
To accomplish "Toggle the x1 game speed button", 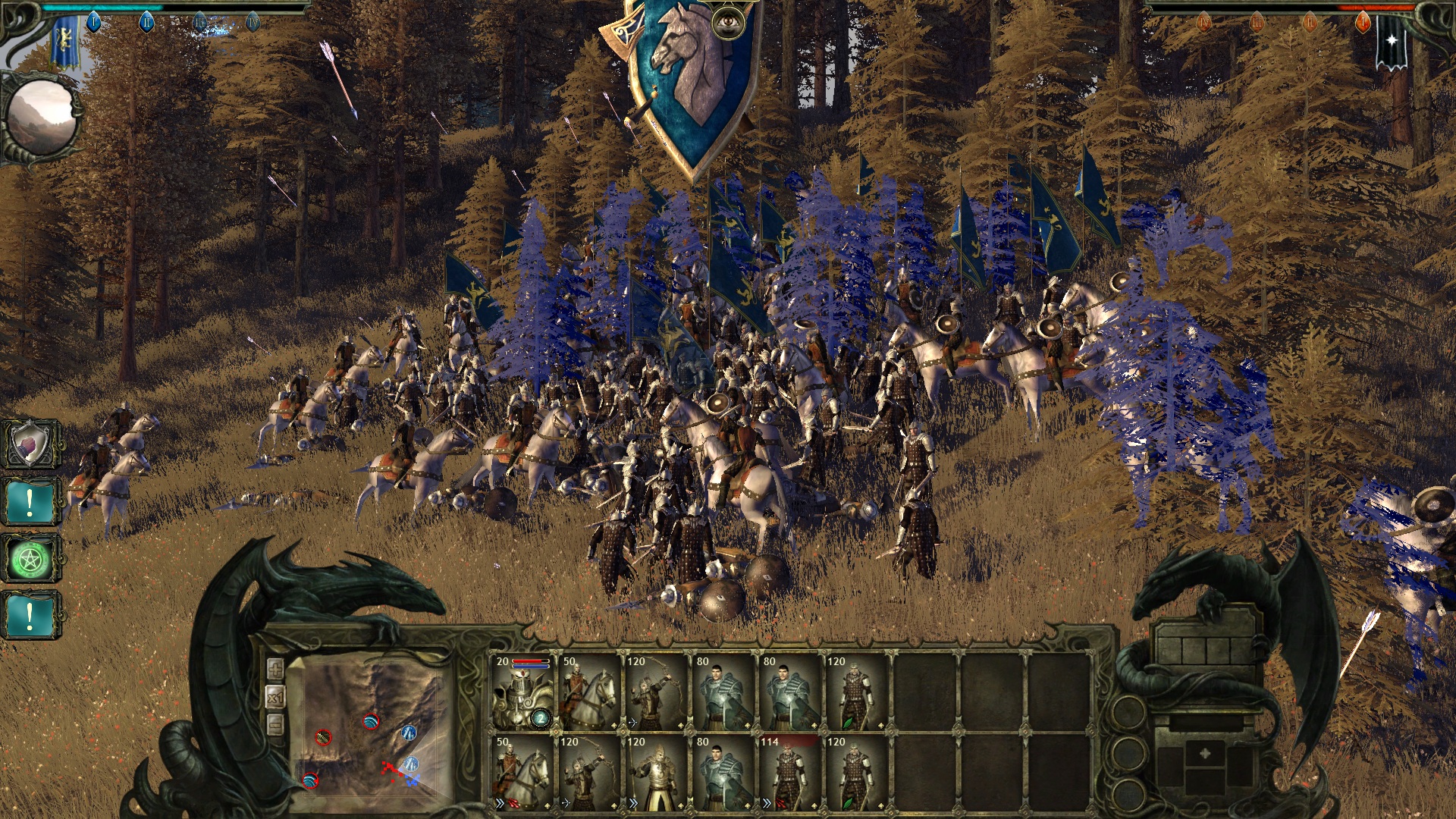I will point(275,698).
